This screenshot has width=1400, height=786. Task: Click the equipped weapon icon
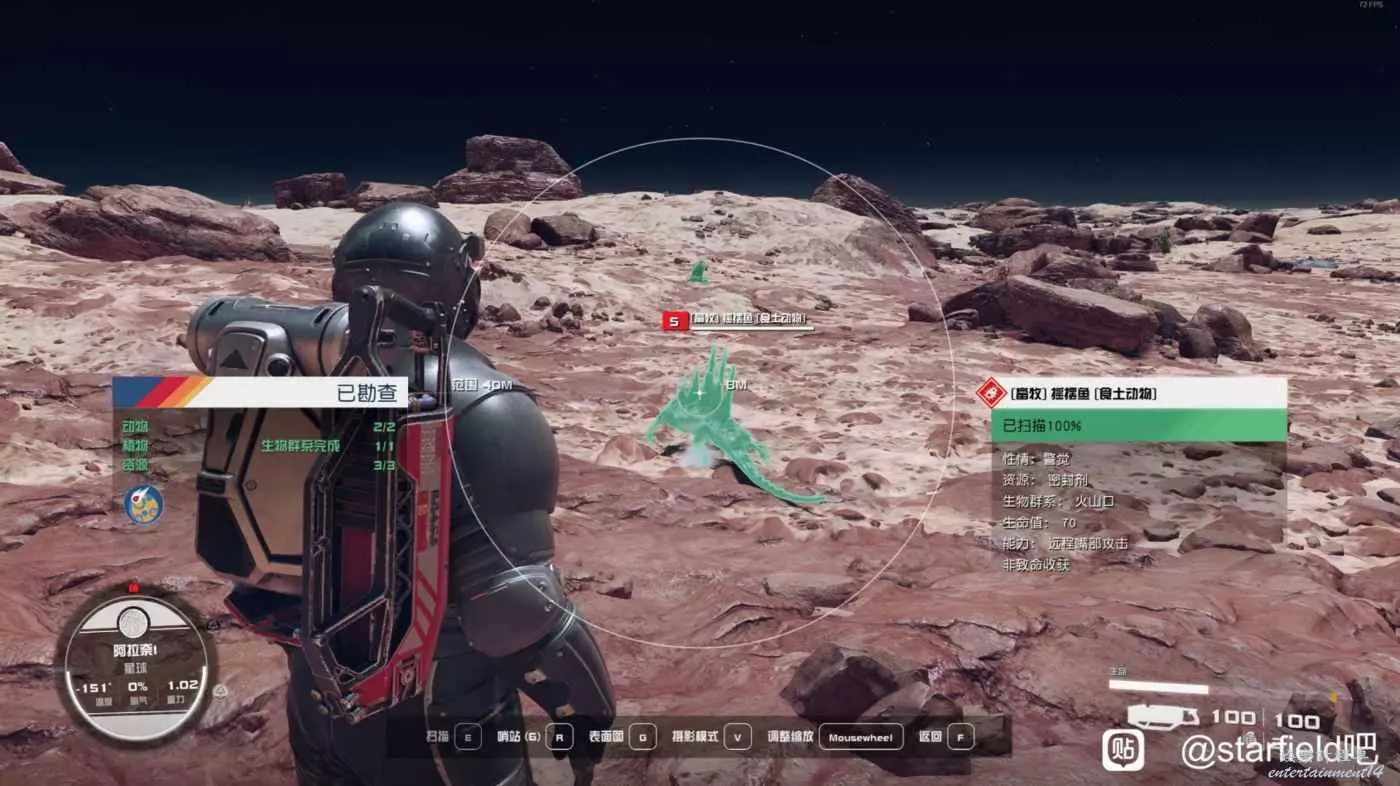click(x=1162, y=716)
